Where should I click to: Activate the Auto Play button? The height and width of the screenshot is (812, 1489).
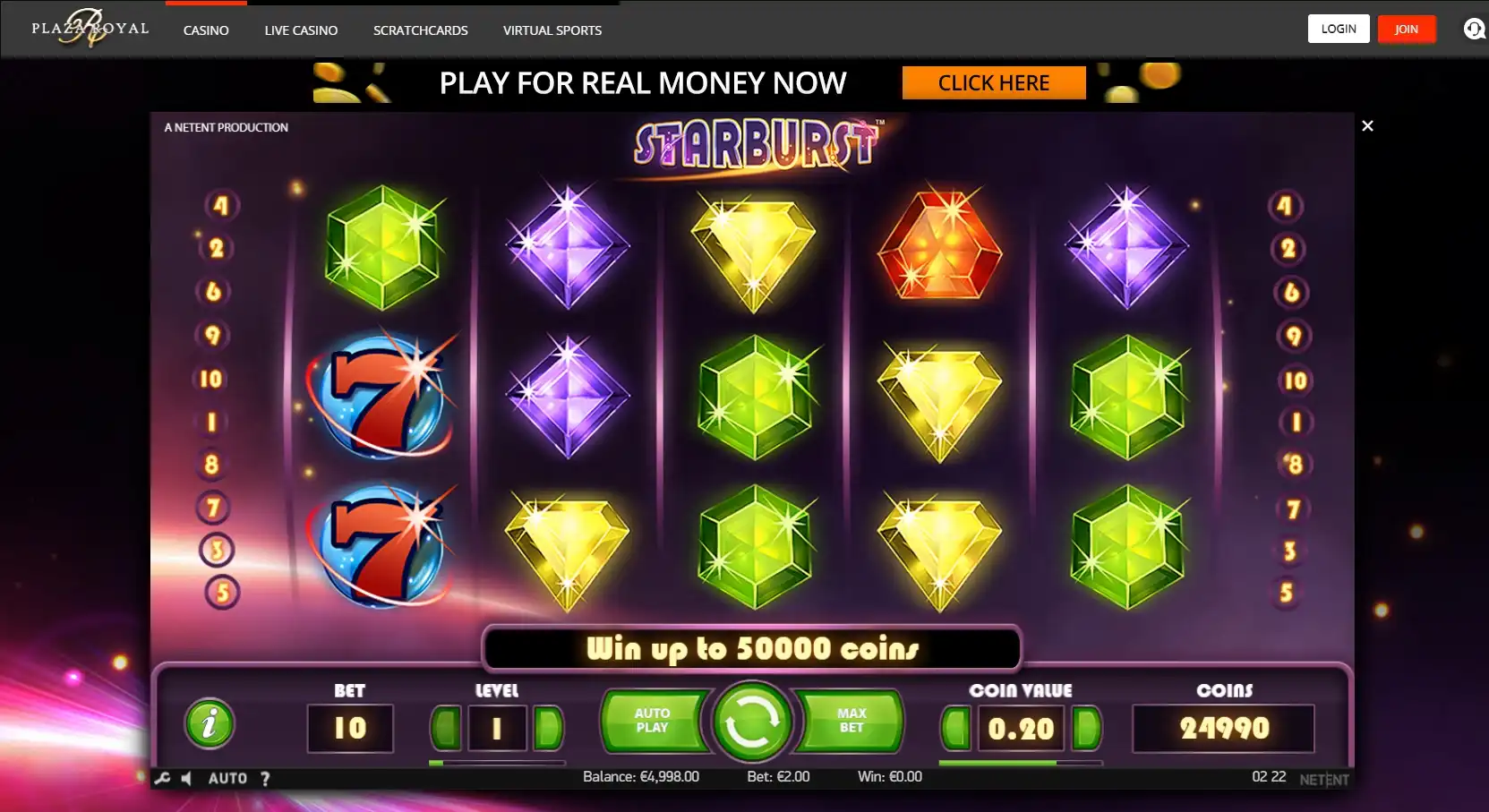point(653,721)
